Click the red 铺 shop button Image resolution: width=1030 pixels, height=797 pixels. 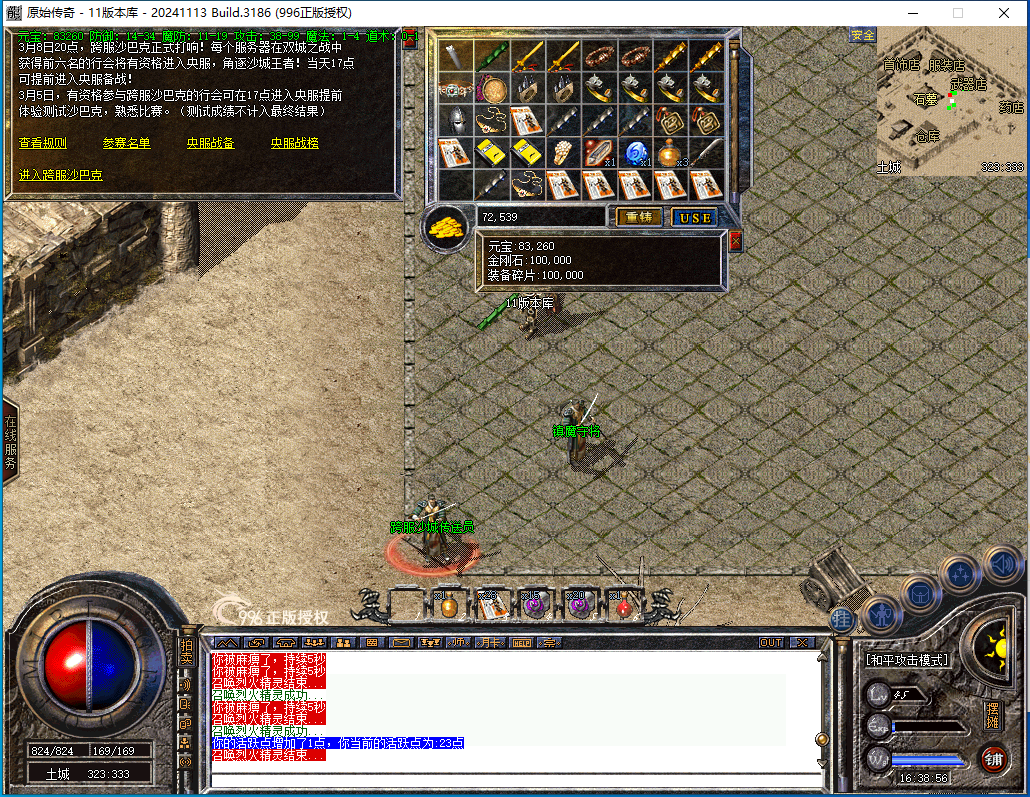(992, 758)
